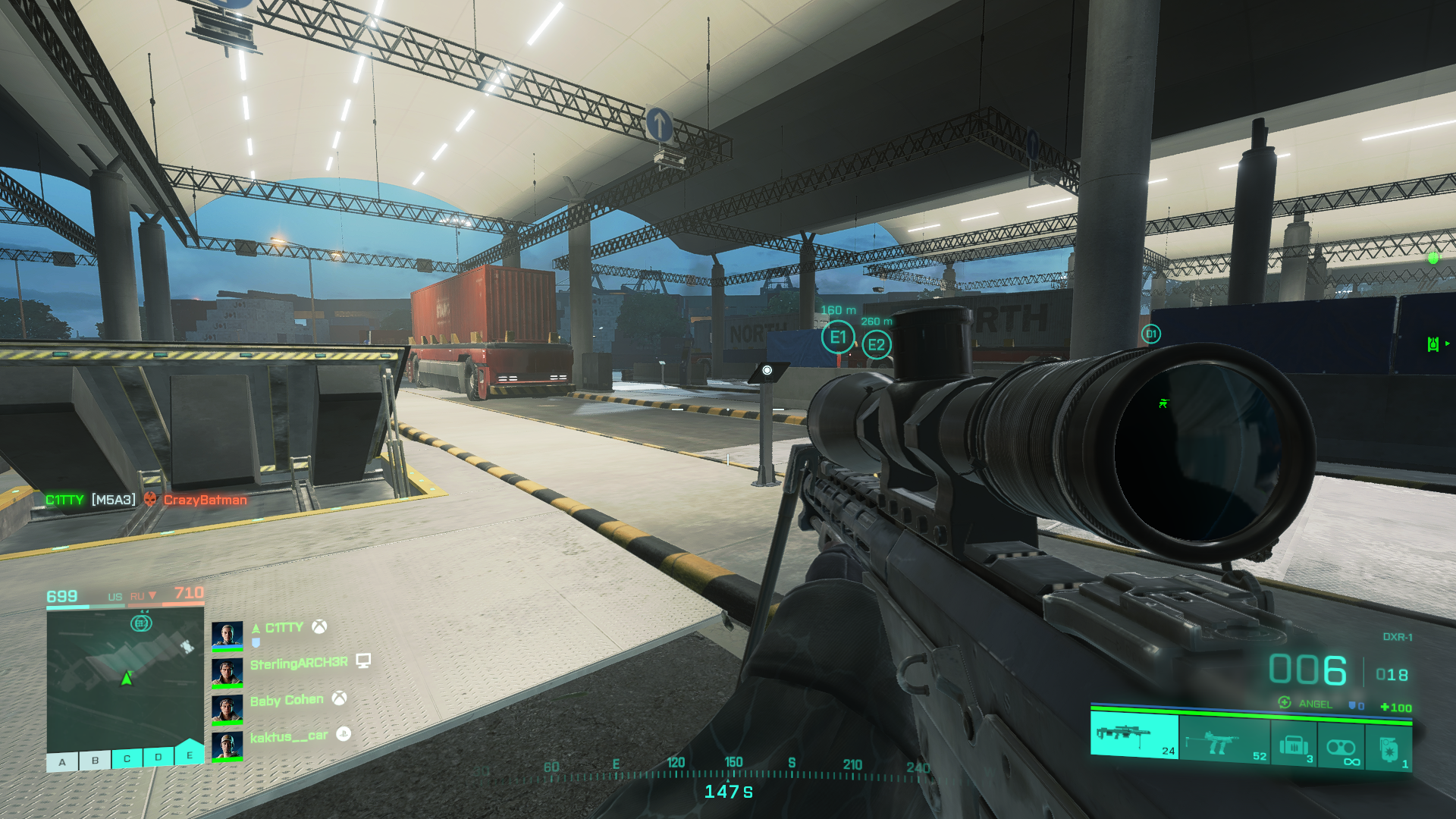Image resolution: width=1456 pixels, height=819 pixels.
Task: Click objective A indicator
Action: [x=62, y=761]
